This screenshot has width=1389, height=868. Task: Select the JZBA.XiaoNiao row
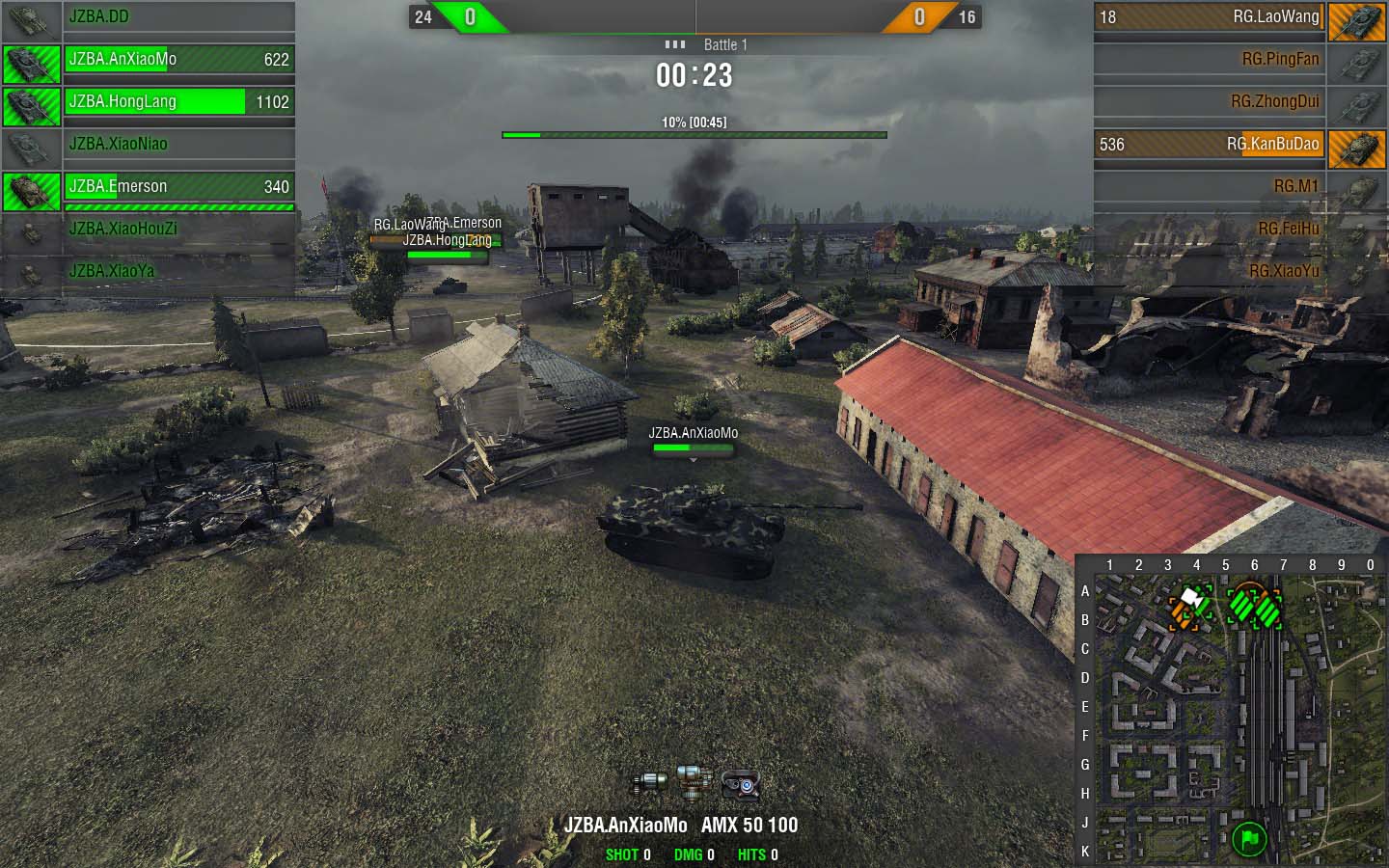click(x=178, y=145)
